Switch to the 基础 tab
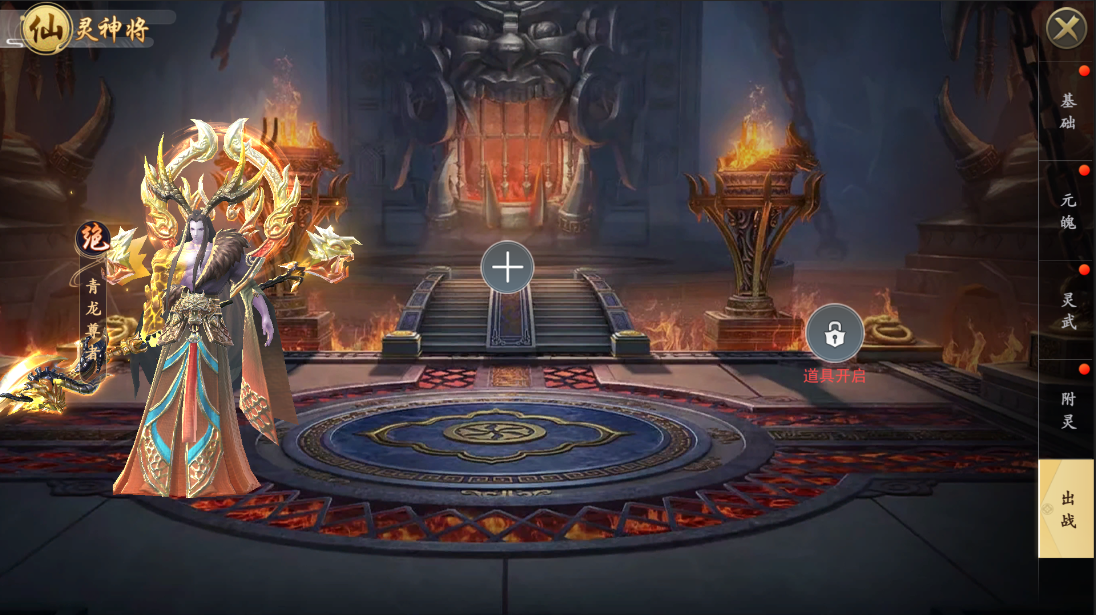Image resolution: width=1096 pixels, height=615 pixels. (x=1067, y=111)
